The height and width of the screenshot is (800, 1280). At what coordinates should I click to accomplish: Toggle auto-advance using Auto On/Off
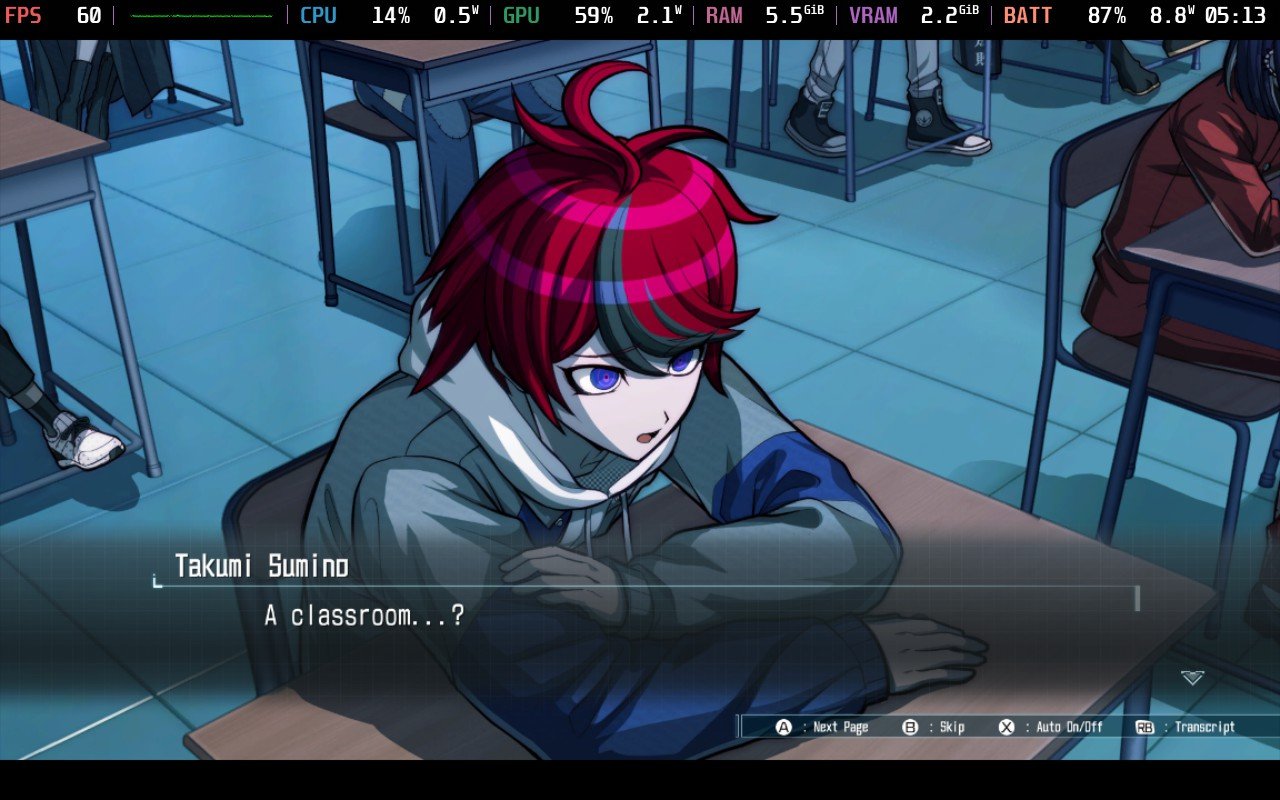point(1071,727)
